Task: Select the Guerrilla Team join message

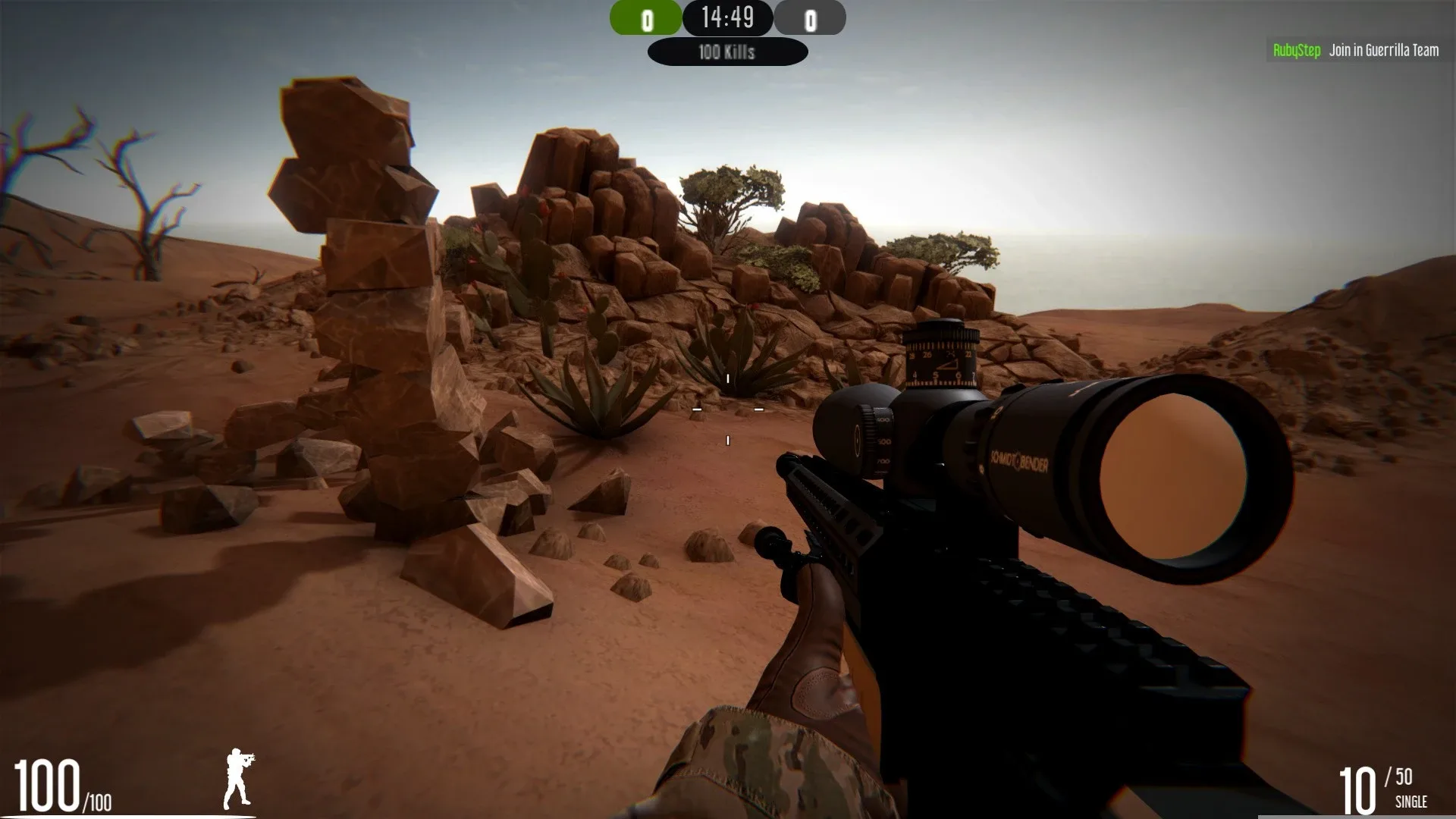Action: [x=1383, y=50]
